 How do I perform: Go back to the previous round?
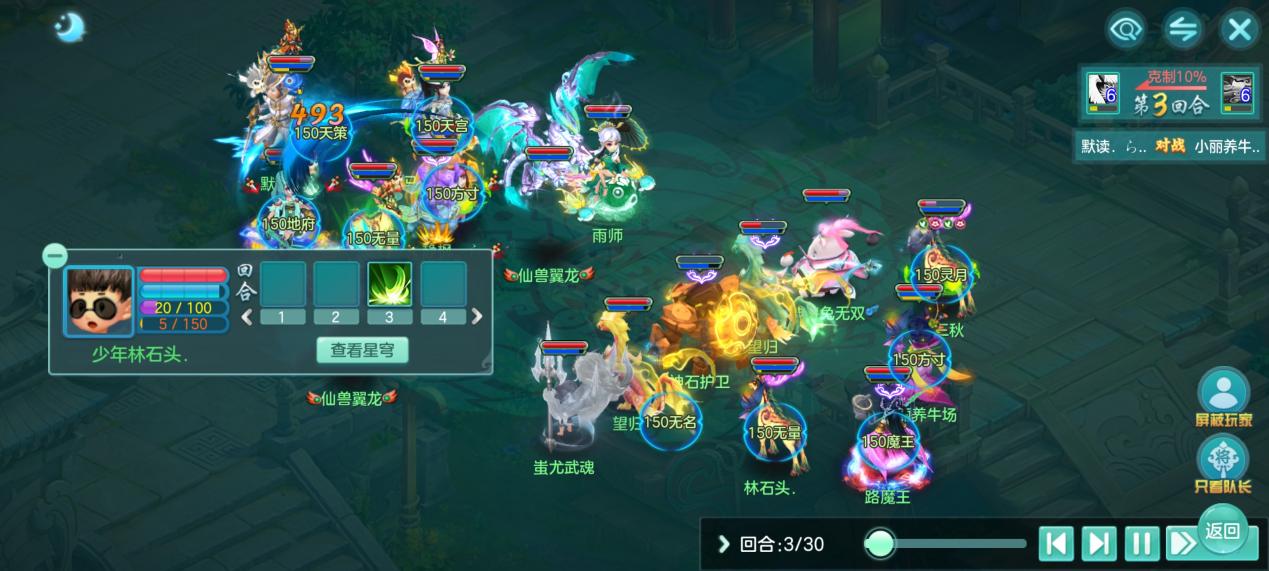(1055, 544)
